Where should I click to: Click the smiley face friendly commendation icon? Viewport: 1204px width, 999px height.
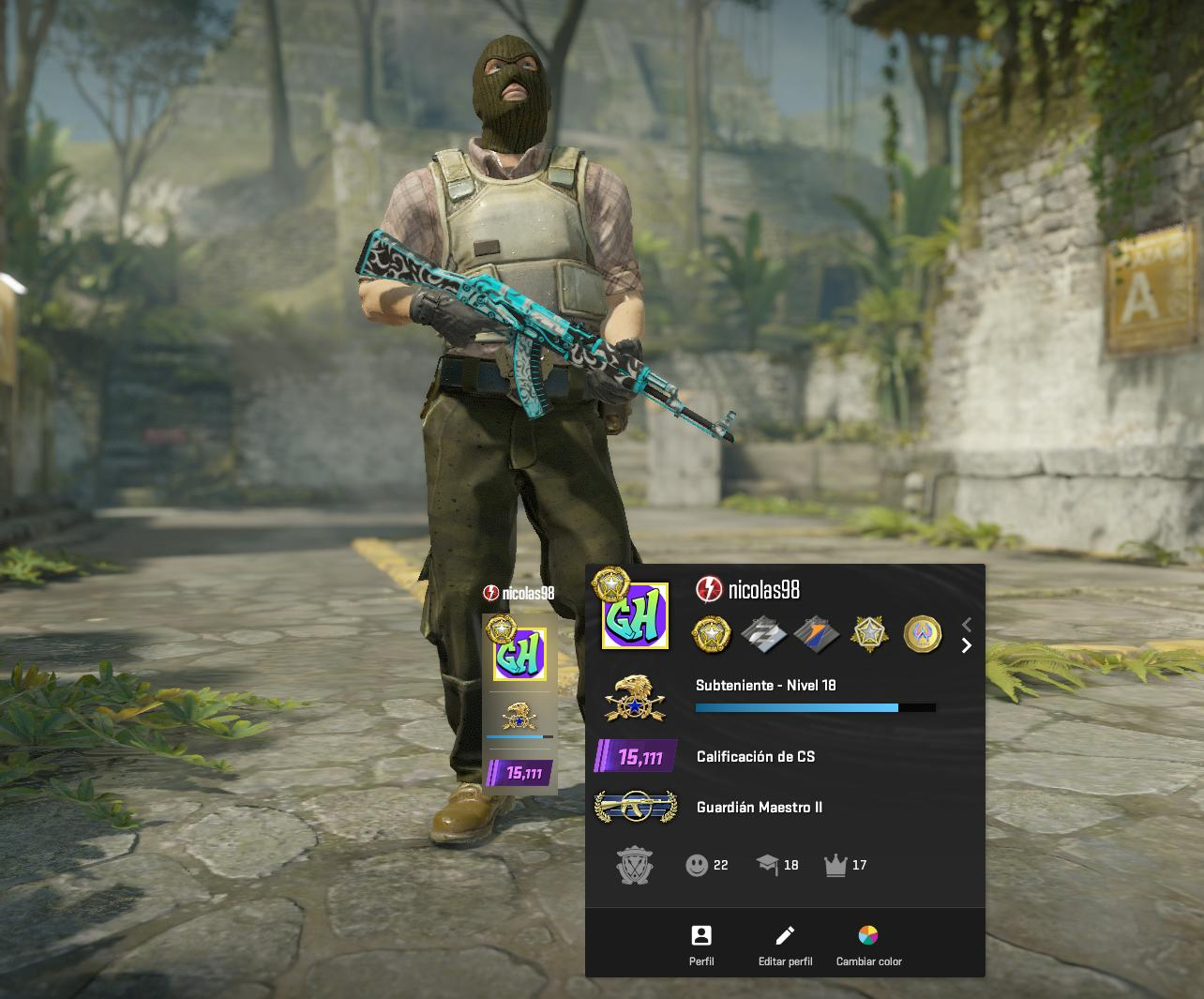point(697,865)
